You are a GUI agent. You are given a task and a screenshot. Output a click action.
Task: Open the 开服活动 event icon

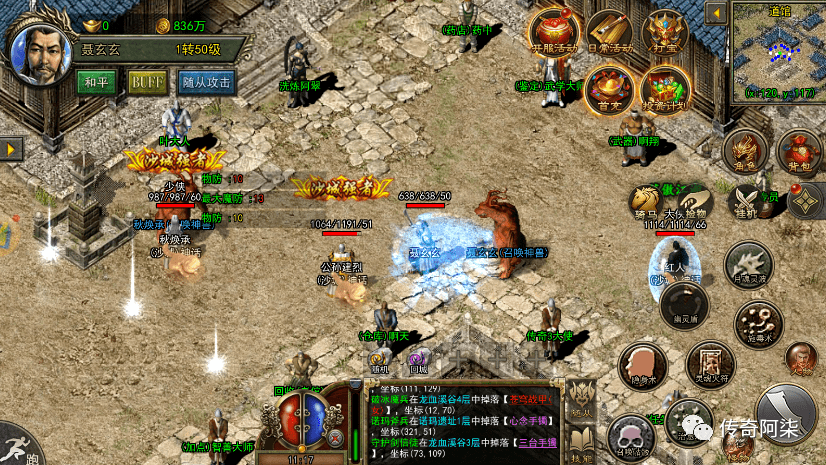point(554,36)
